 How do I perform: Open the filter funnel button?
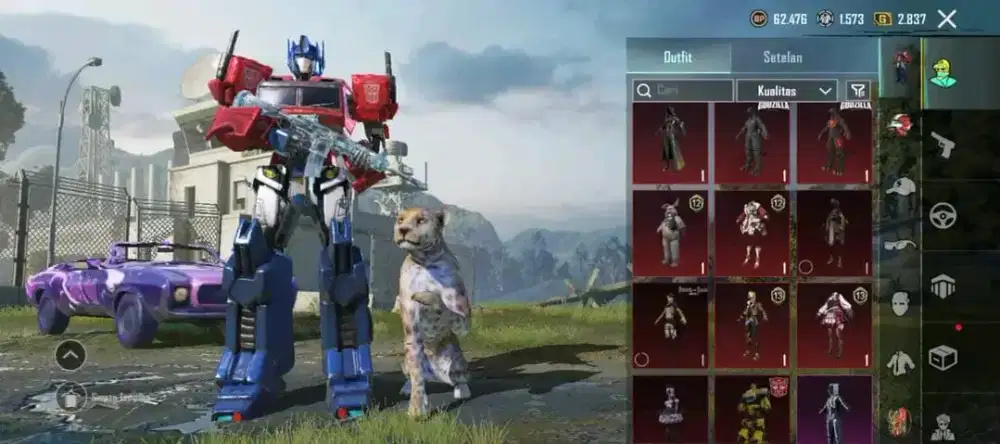[857, 91]
